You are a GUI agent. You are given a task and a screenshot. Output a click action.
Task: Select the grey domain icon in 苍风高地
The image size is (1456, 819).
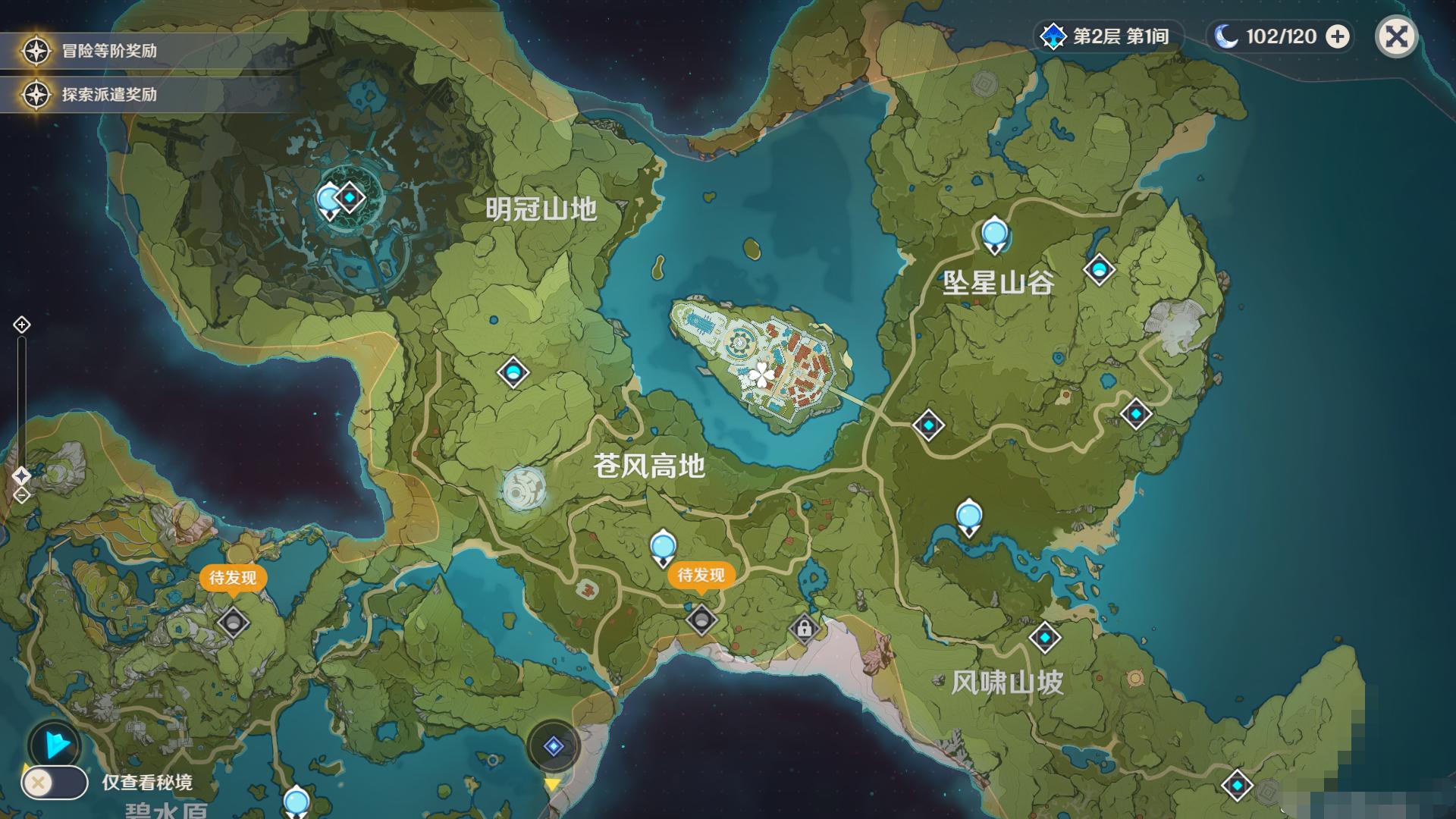(704, 620)
